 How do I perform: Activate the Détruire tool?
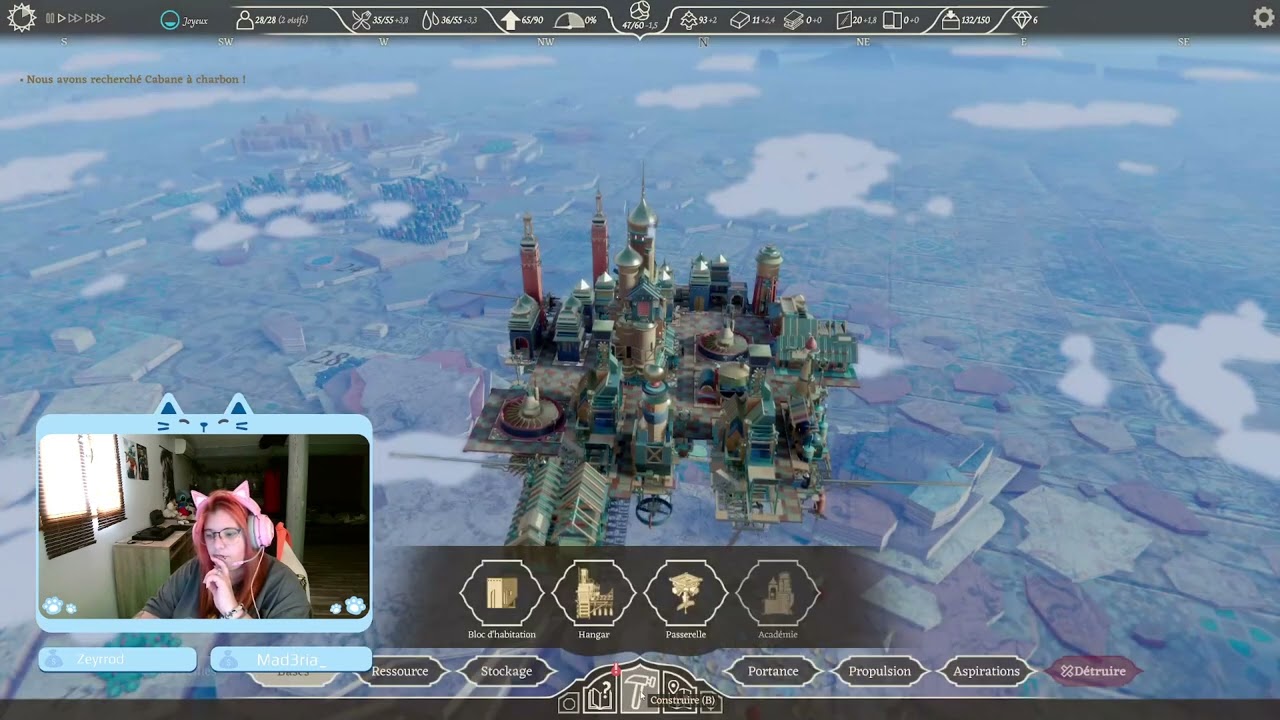1093,671
